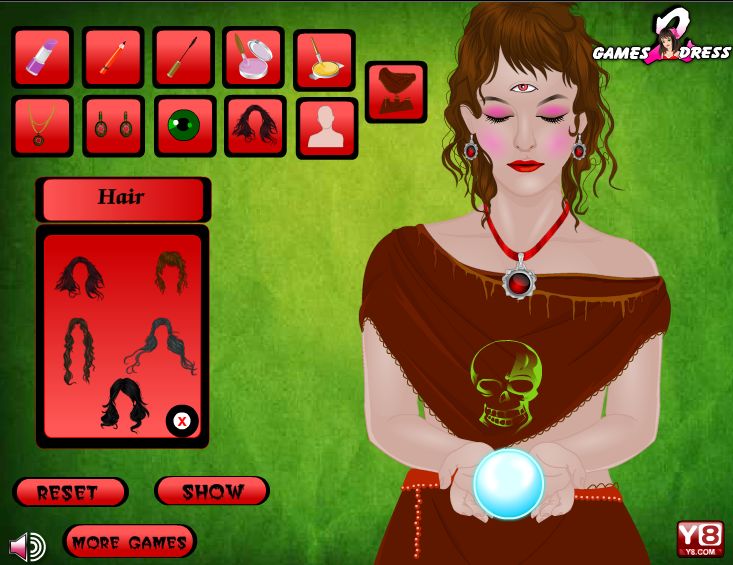Screen dimensions: 733x565
Task: Choose the mascara wand category
Action: [x=183, y=57]
